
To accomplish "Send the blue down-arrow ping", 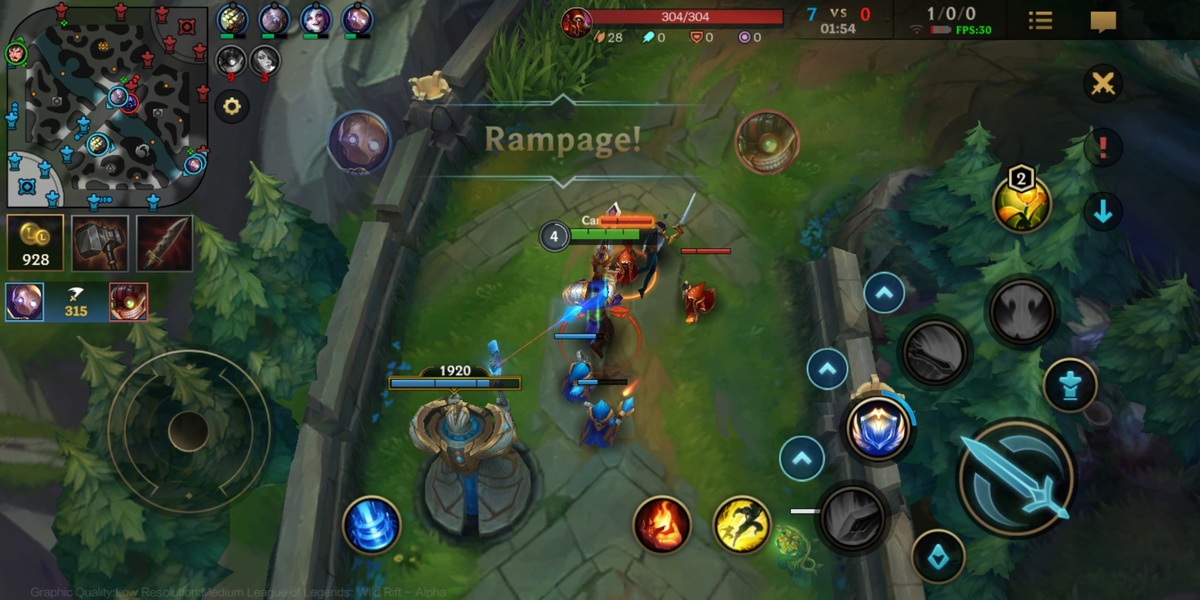I will click(1103, 212).
